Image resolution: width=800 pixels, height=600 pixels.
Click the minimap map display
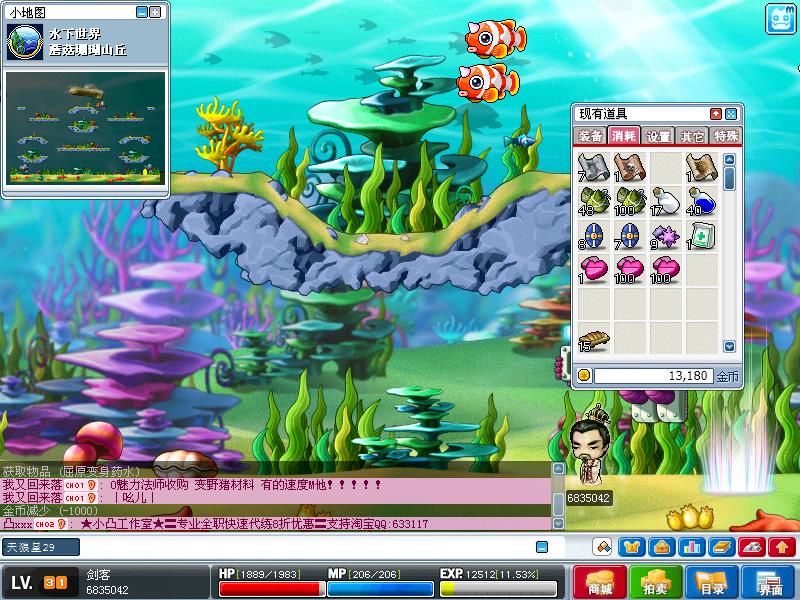[x=85, y=126]
